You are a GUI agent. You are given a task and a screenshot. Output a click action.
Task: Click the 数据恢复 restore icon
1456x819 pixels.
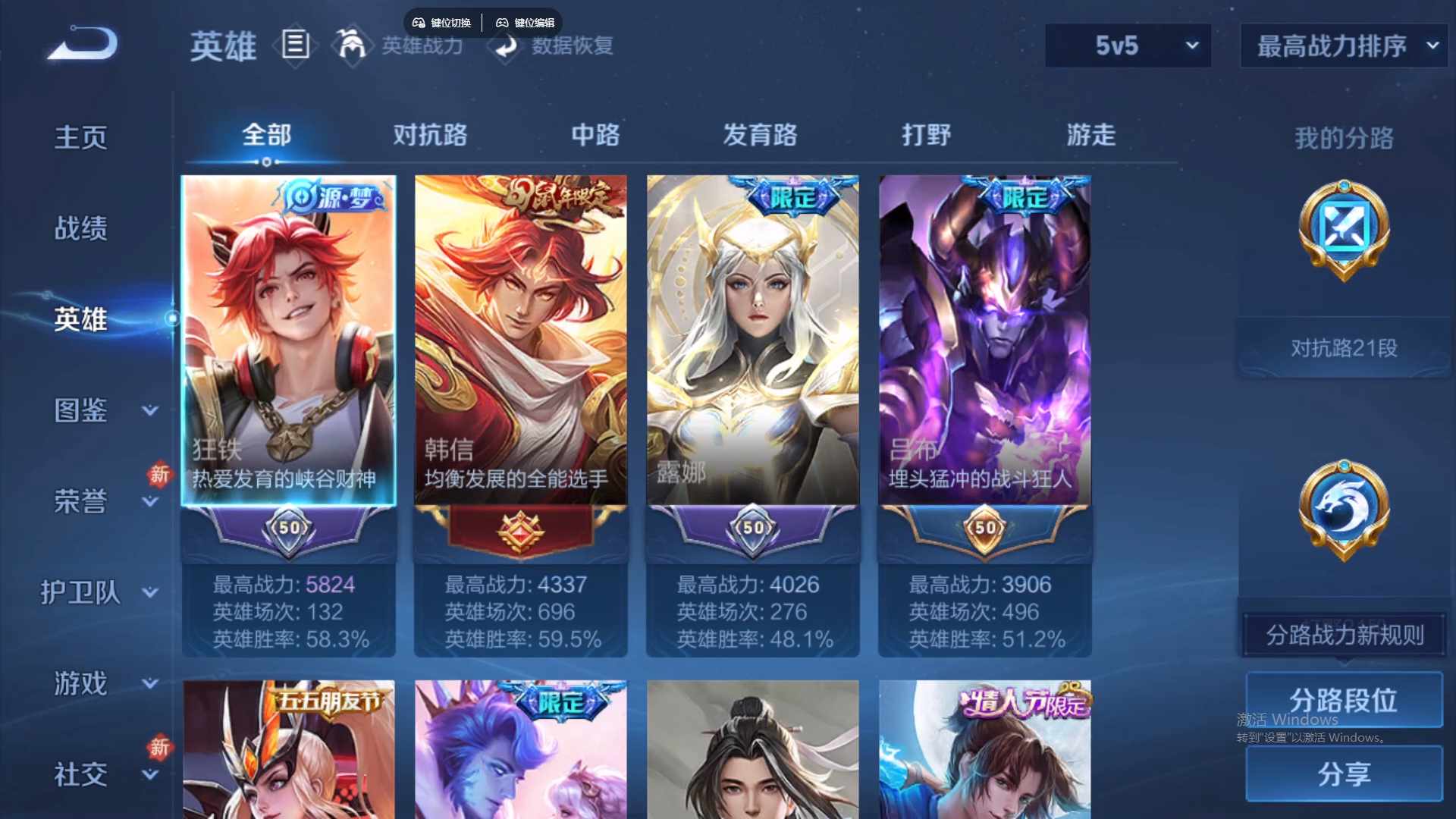(x=507, y=47)
